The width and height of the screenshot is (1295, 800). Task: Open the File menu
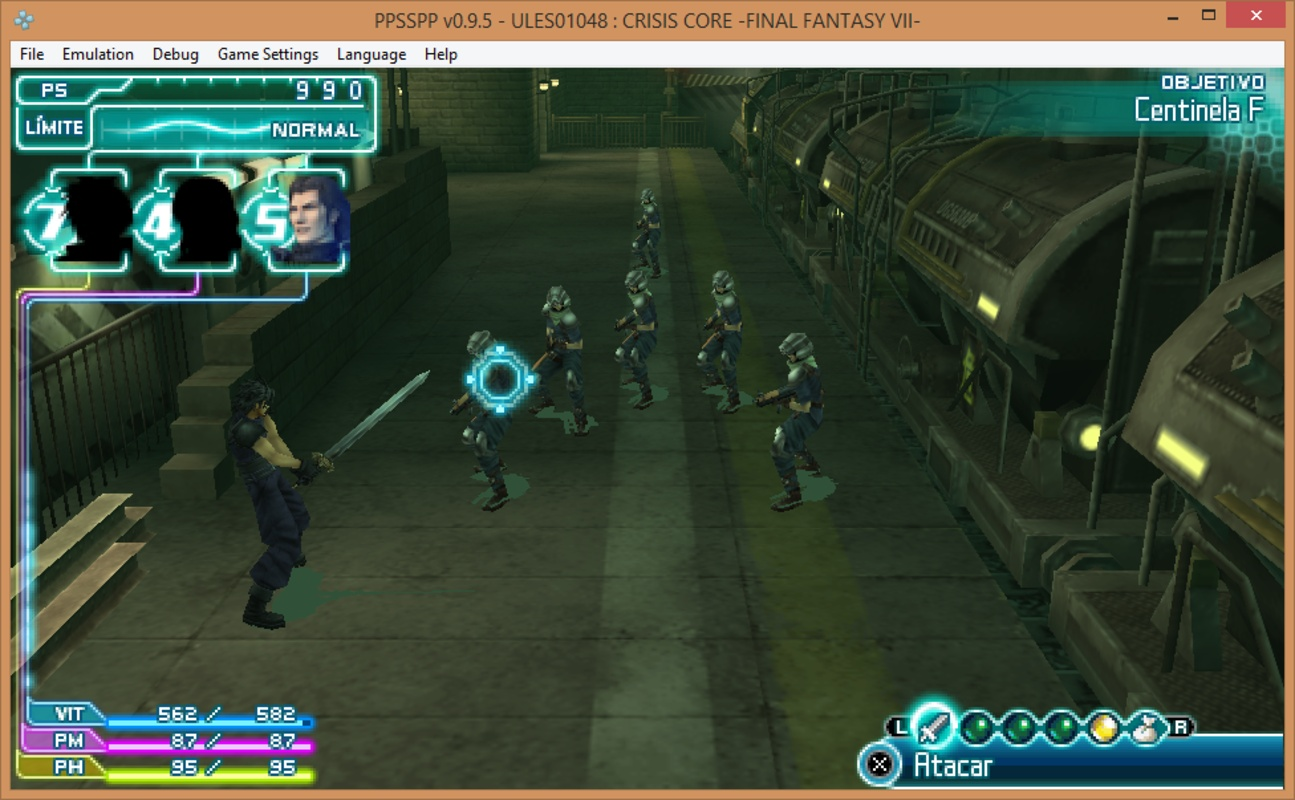30,54
